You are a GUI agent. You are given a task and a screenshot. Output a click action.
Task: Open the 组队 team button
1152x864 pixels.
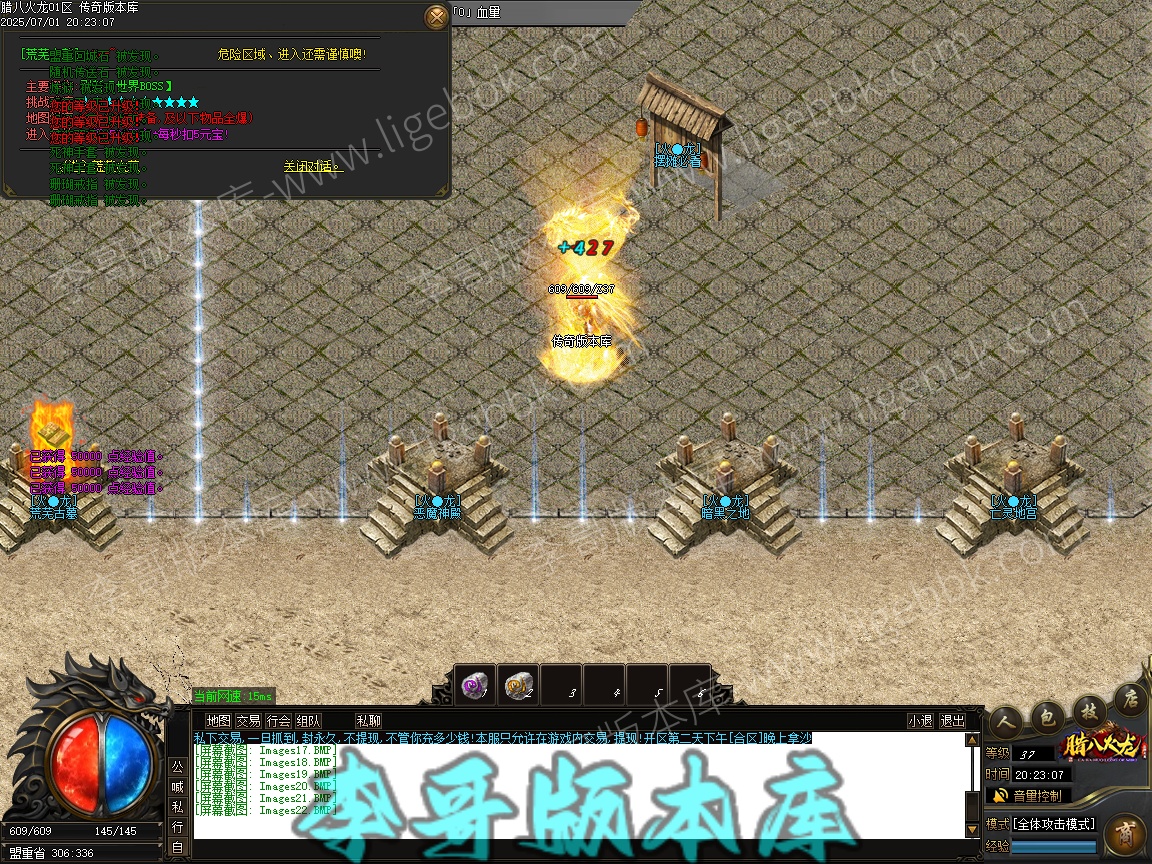(x=308, y=720)
